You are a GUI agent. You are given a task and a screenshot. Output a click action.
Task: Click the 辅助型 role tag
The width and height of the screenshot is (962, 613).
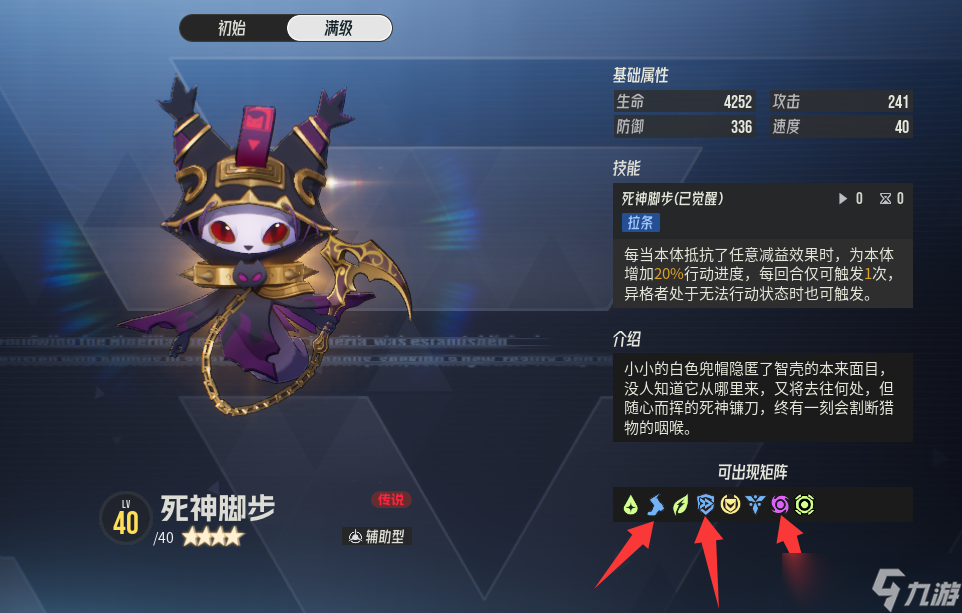[x=376, y=537]
